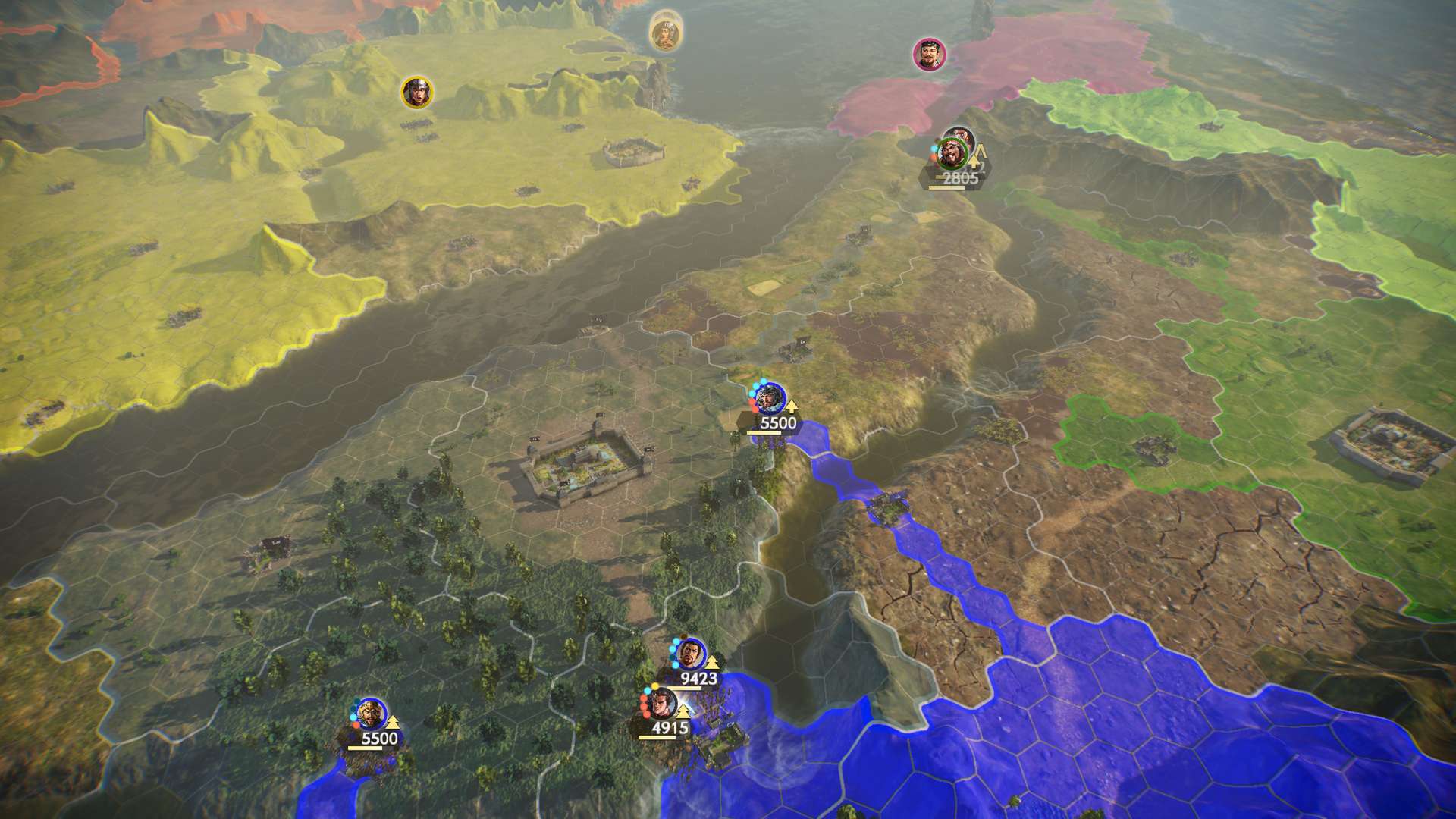Screen dimensions: 1456x819
Task: Select the 5500 army with dark-helmeted bearded officer
Action: pos(770,398)
